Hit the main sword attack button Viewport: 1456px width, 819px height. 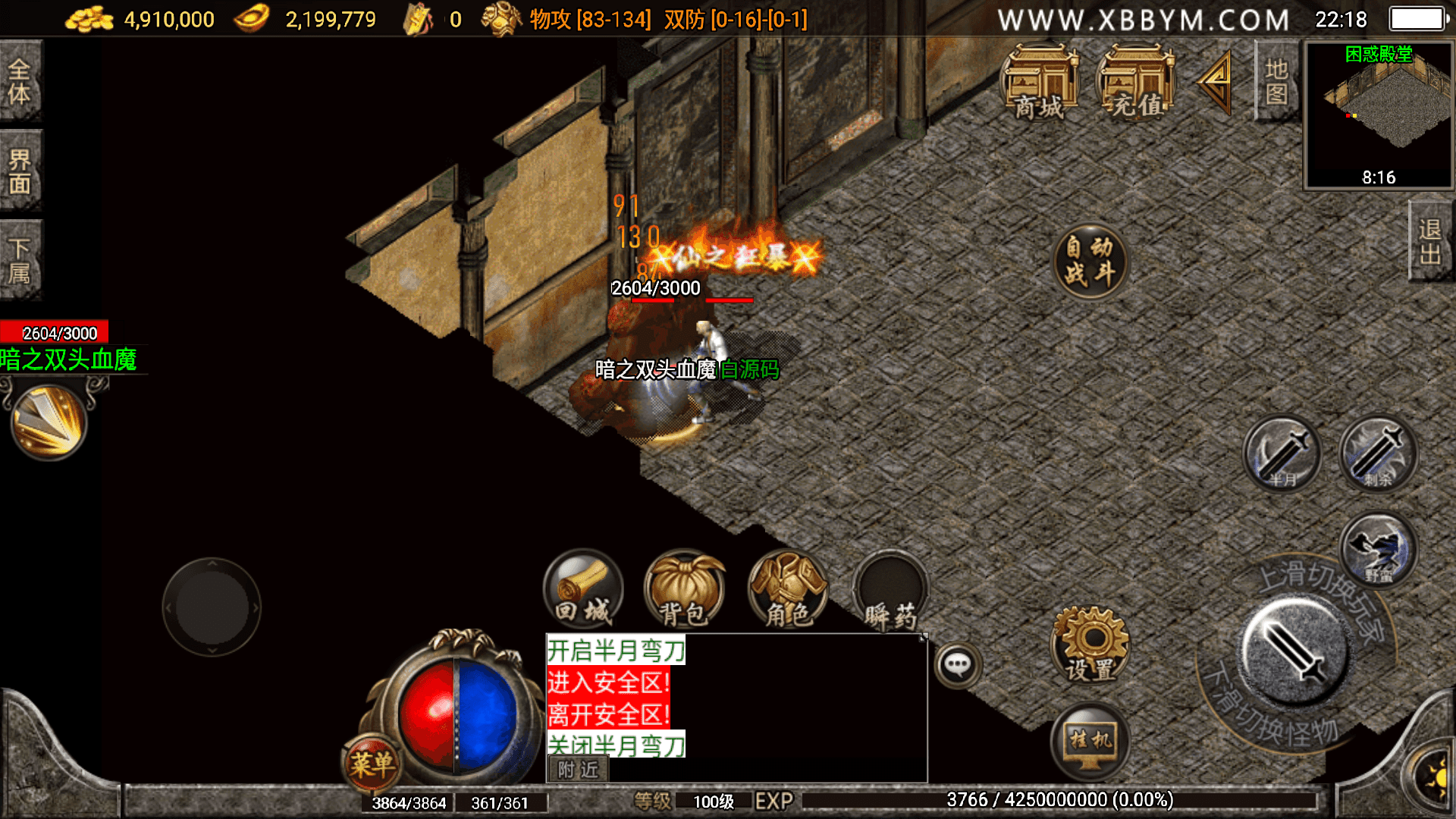pos(1295,651)
